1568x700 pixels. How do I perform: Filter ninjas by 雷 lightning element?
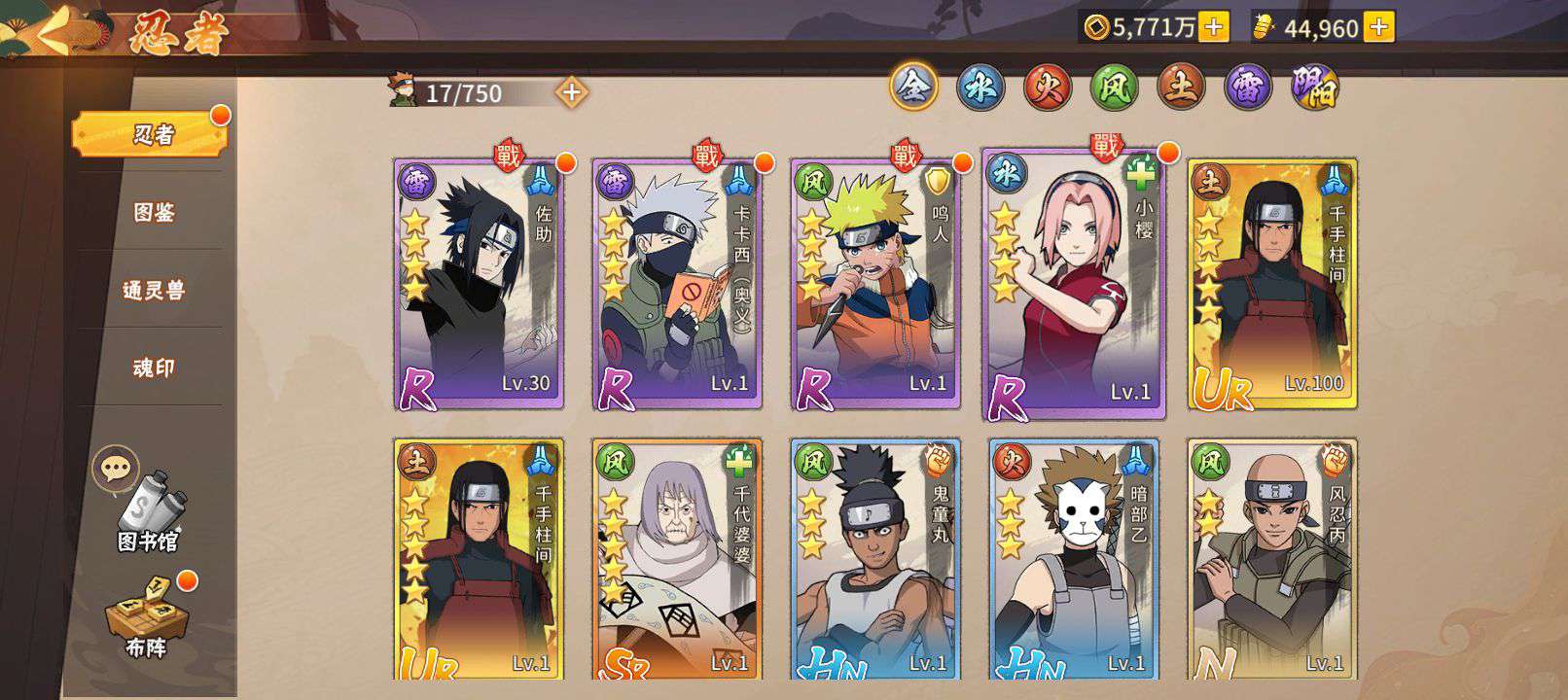[1247, 88]
